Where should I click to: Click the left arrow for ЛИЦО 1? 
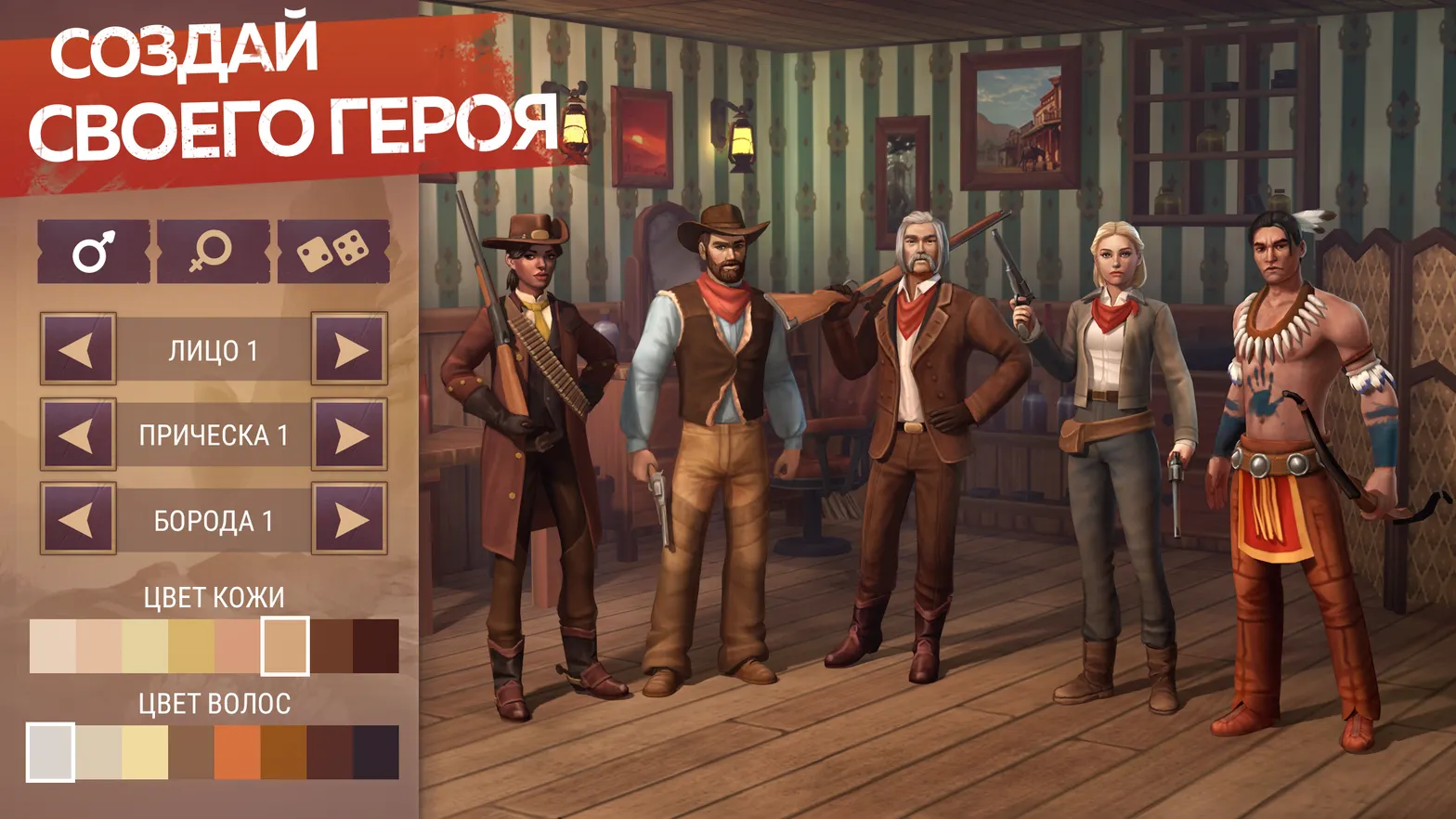tap(77, 349)
